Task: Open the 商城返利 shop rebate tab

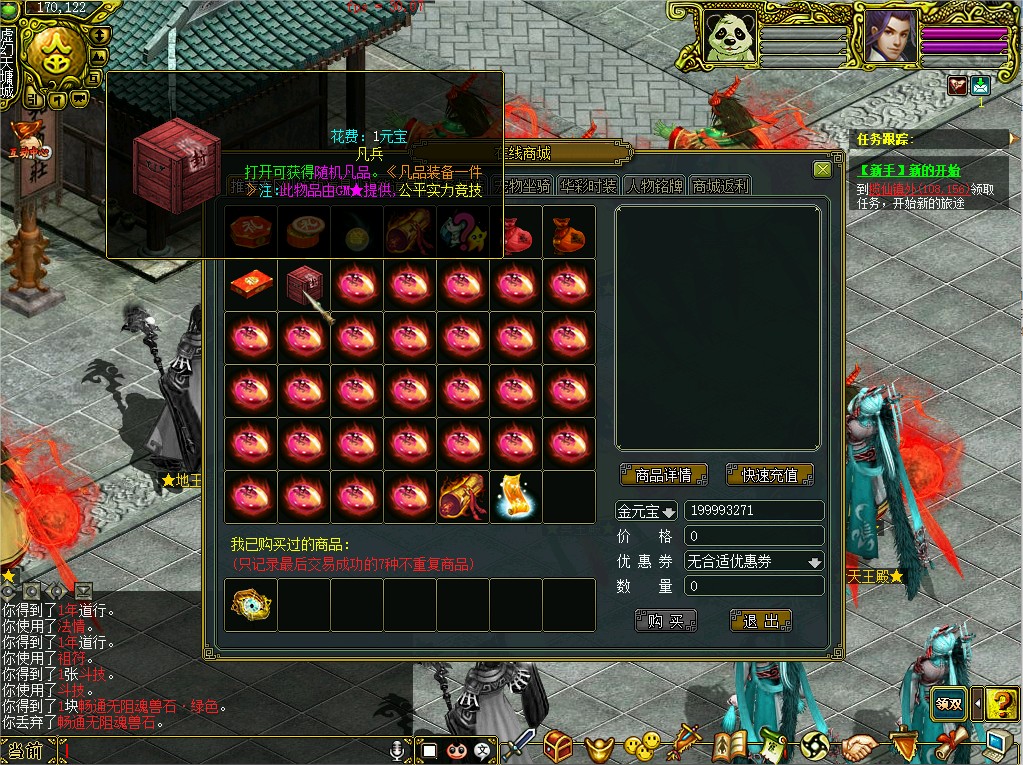Action: pos(719,186)
